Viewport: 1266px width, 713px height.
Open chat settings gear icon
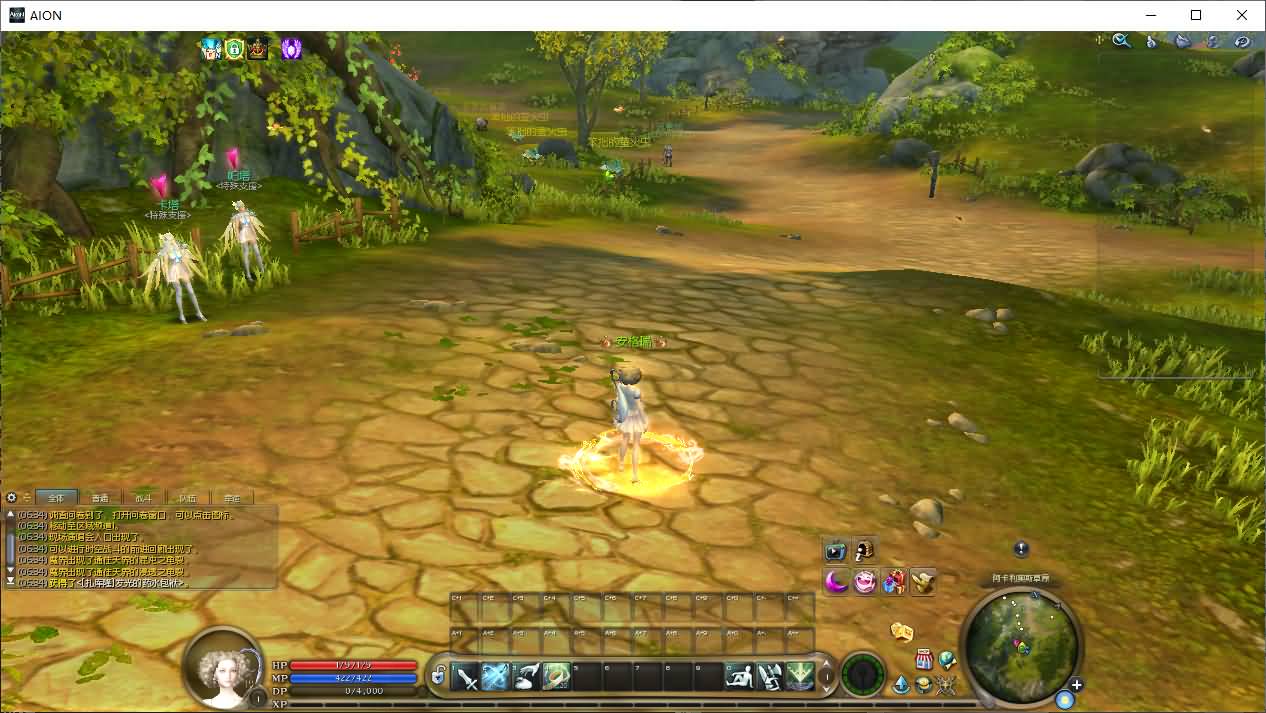[12, 498]
